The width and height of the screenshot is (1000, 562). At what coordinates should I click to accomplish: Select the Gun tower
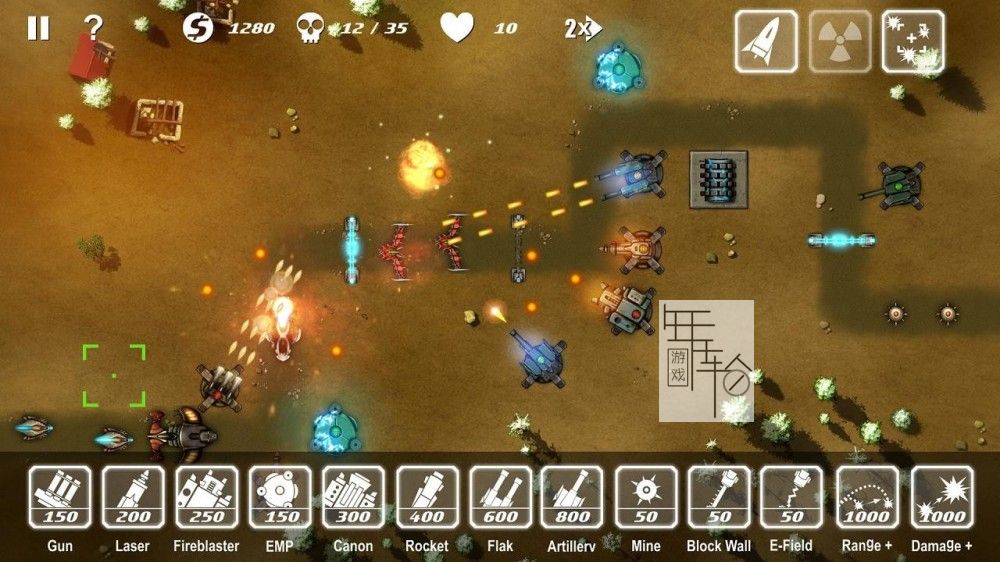[60, 497]
